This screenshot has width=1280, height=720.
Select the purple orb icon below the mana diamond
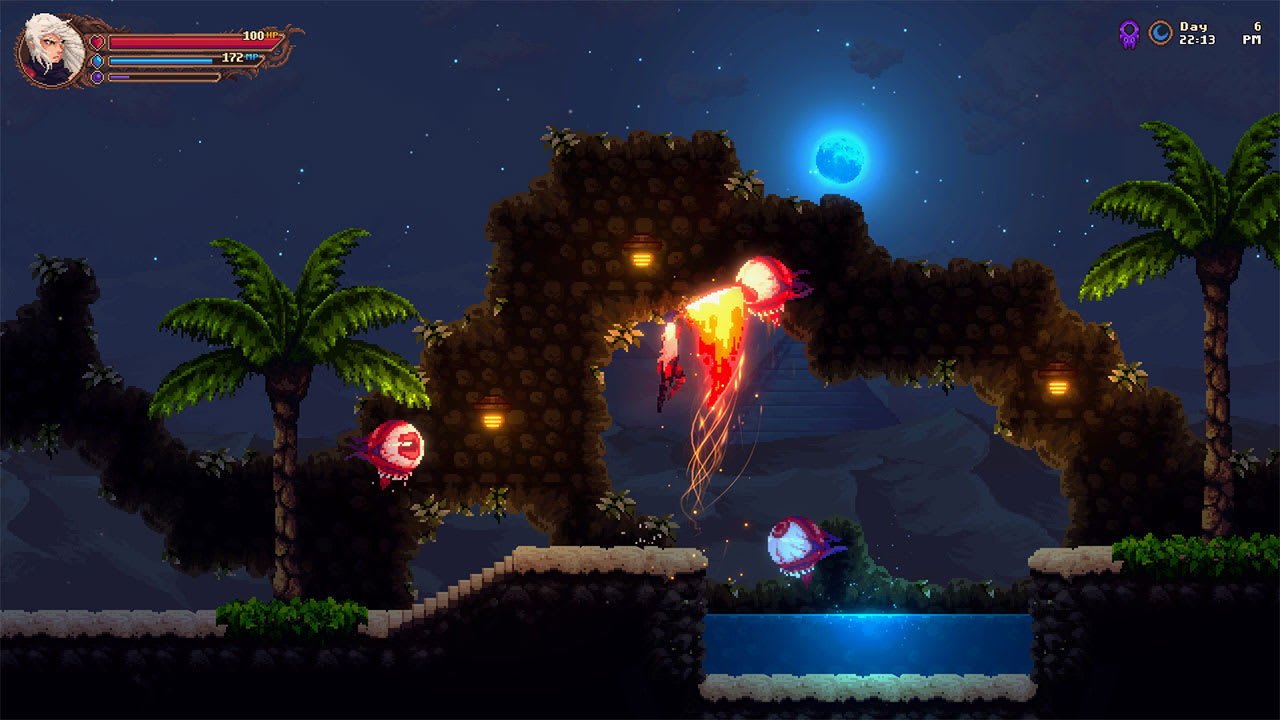(x=98, y=78)
